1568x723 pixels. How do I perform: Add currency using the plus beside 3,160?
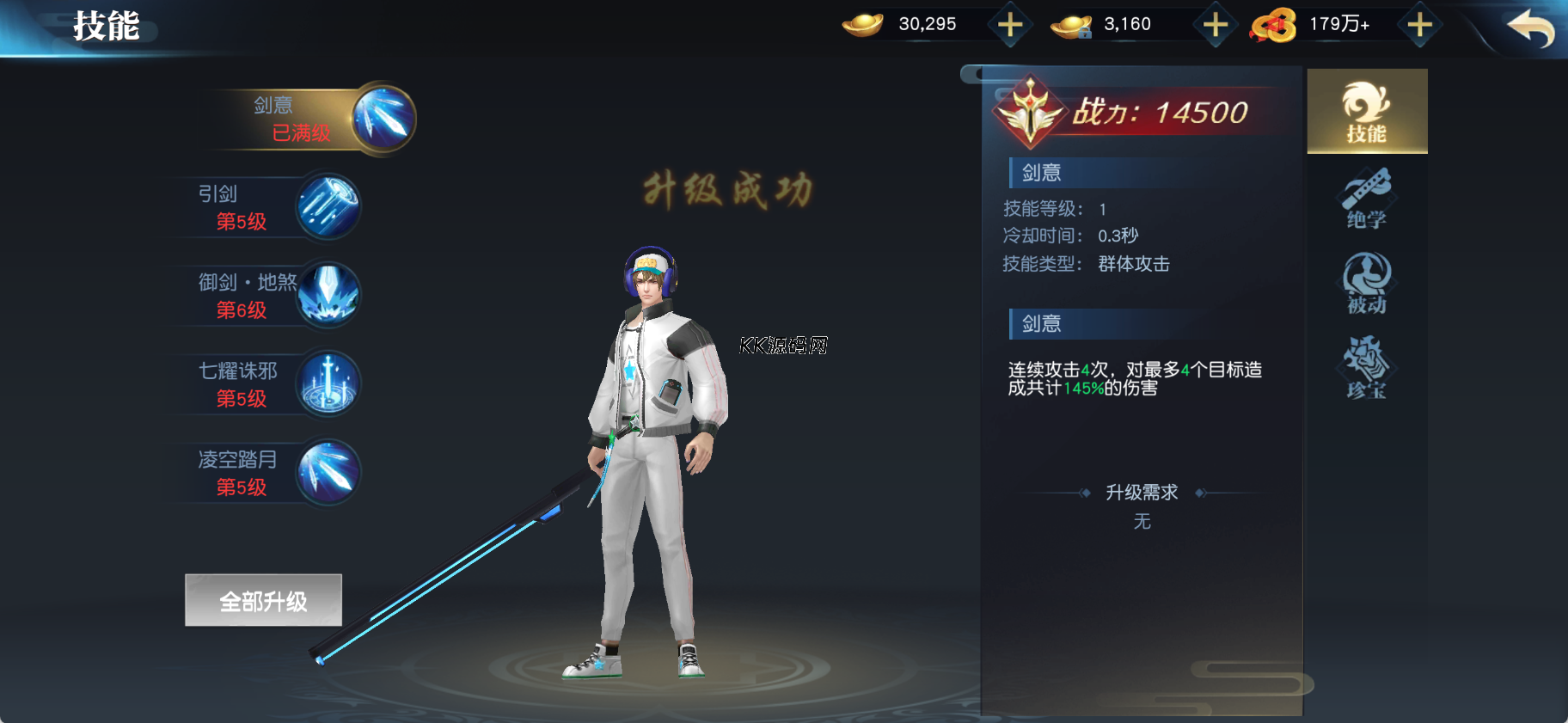click(x=1215, y=25)
